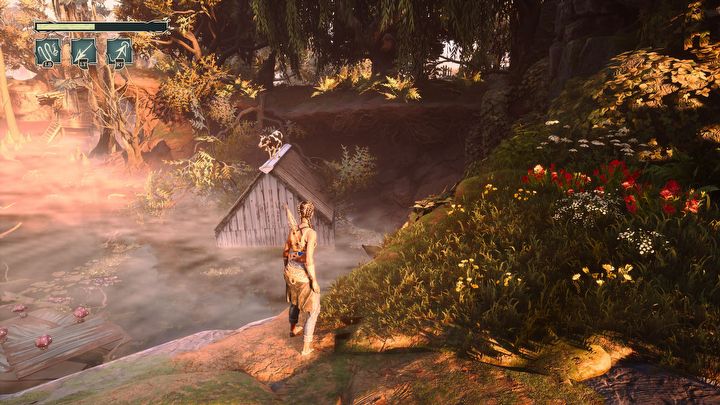
Task: Select the downward arrow ability icon
Action: click(83, 51)
